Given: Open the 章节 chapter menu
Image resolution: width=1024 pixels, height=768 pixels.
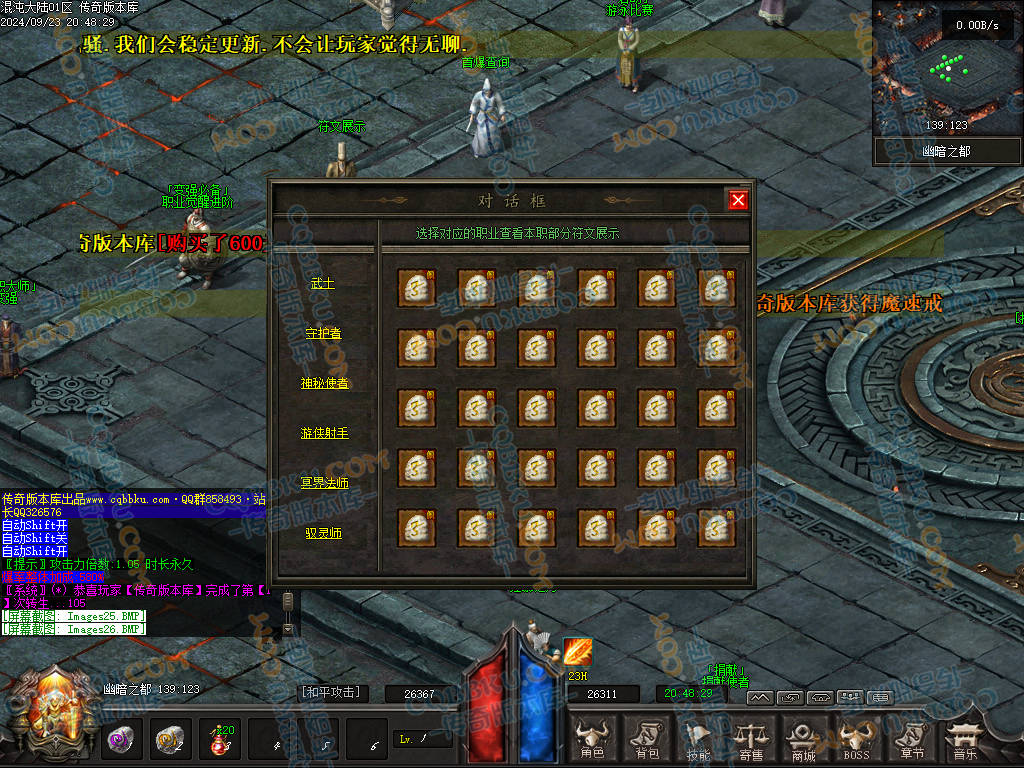Looking at the screenshot, I should pos(911,740).
